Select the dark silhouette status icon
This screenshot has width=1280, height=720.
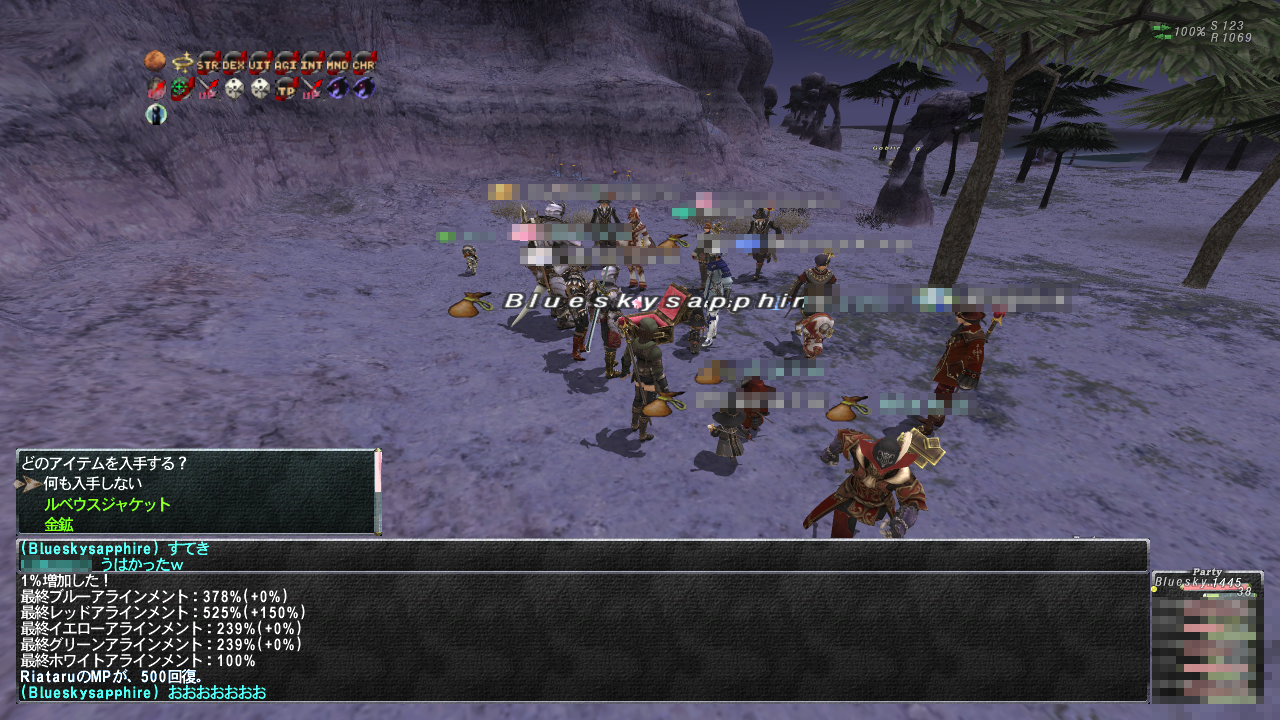pos(156,115)
